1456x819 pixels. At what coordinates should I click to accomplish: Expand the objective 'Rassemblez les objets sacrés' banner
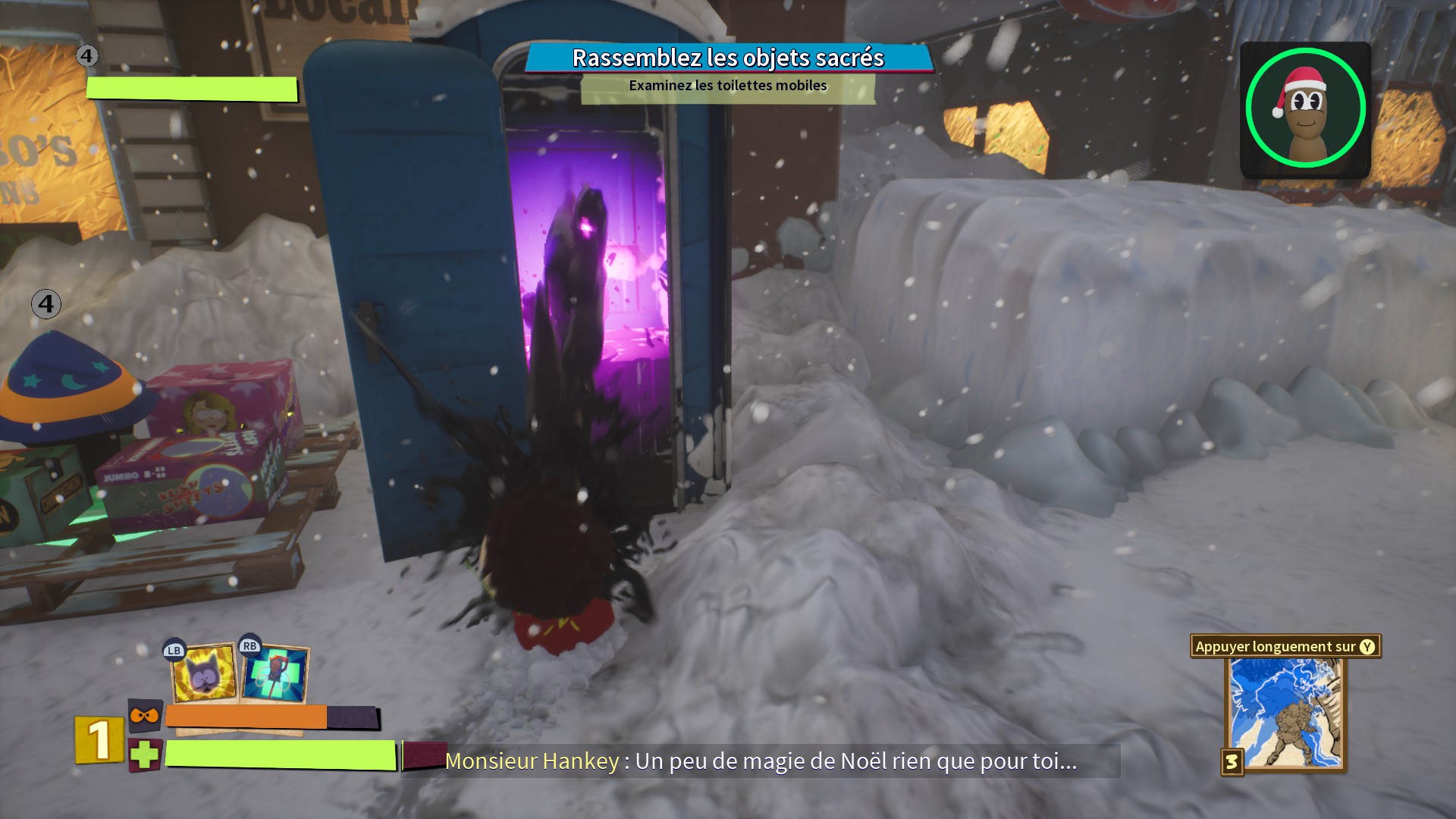(726, 56)
